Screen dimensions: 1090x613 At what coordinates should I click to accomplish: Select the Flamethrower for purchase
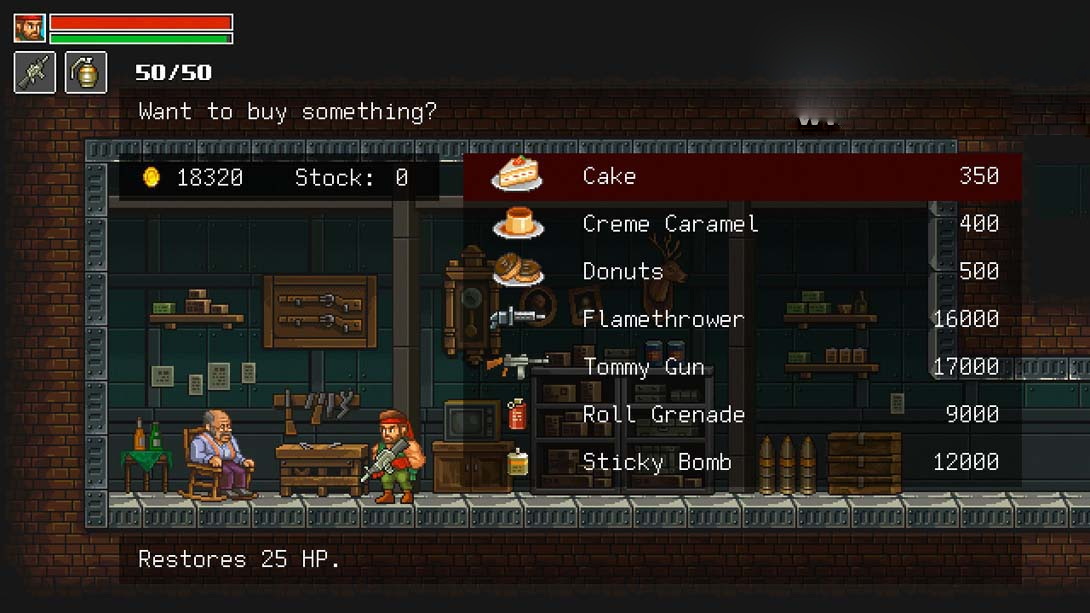(741, 319)
